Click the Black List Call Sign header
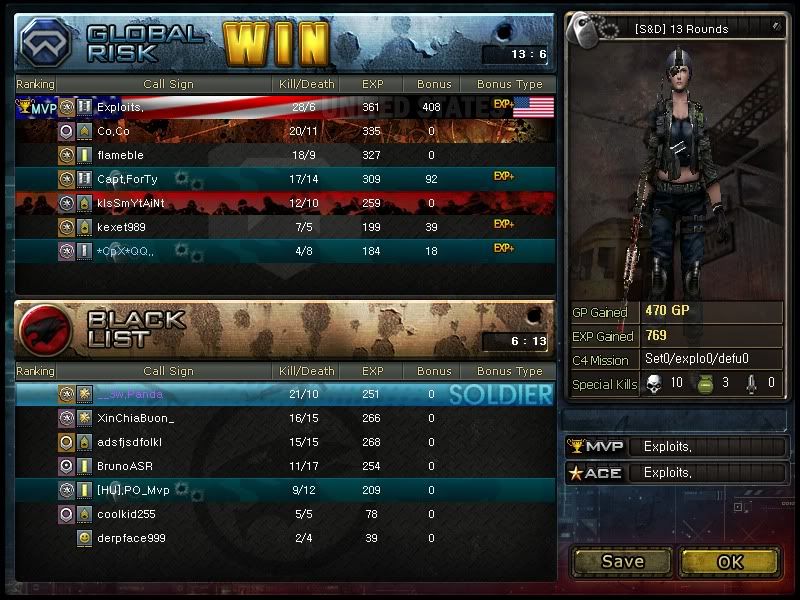Image resolution: width=800 pixels, height=600 pixels. point(168,372)
